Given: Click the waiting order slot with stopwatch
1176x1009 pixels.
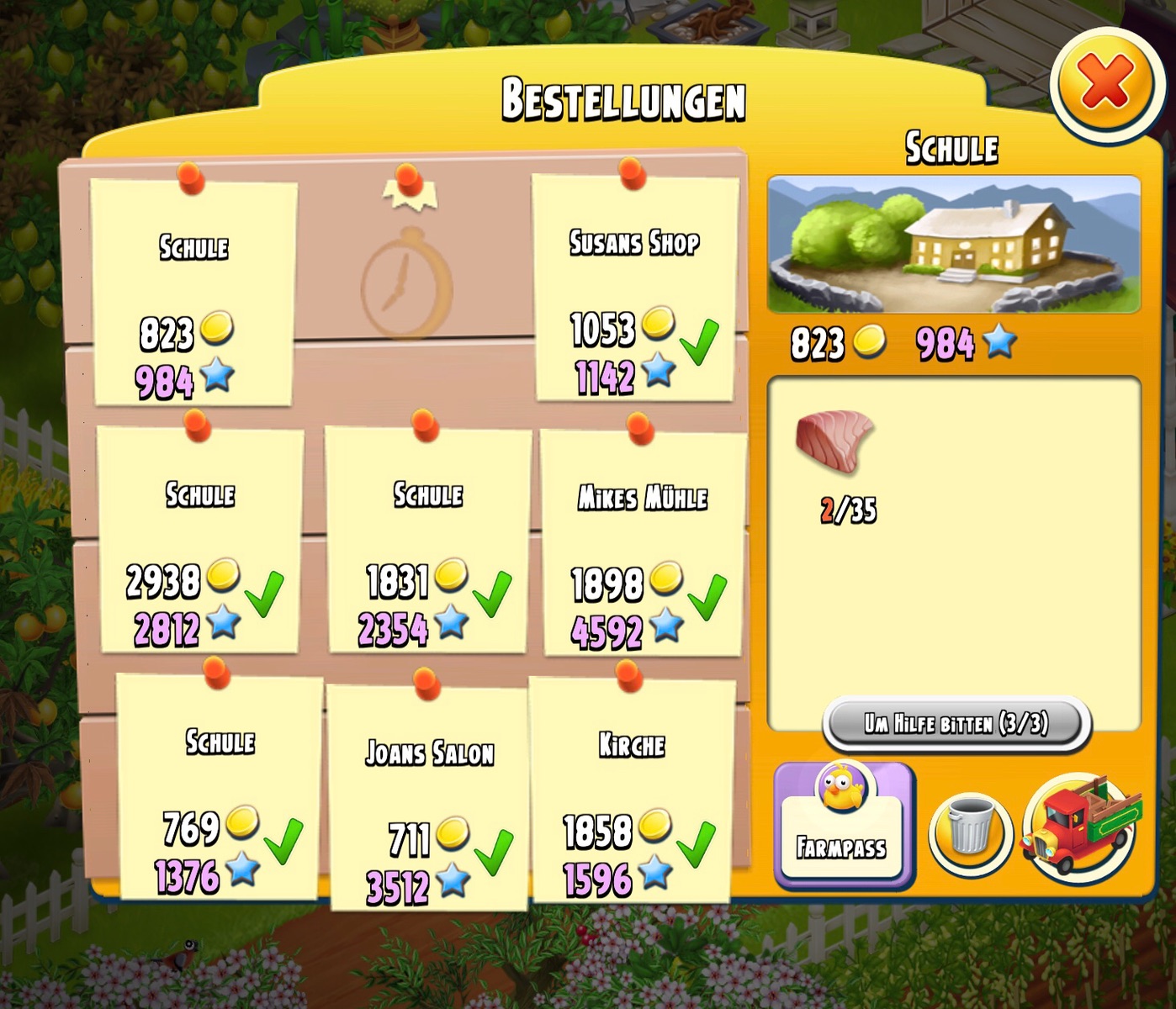Looking at the screenshot, I should [408, 282].
